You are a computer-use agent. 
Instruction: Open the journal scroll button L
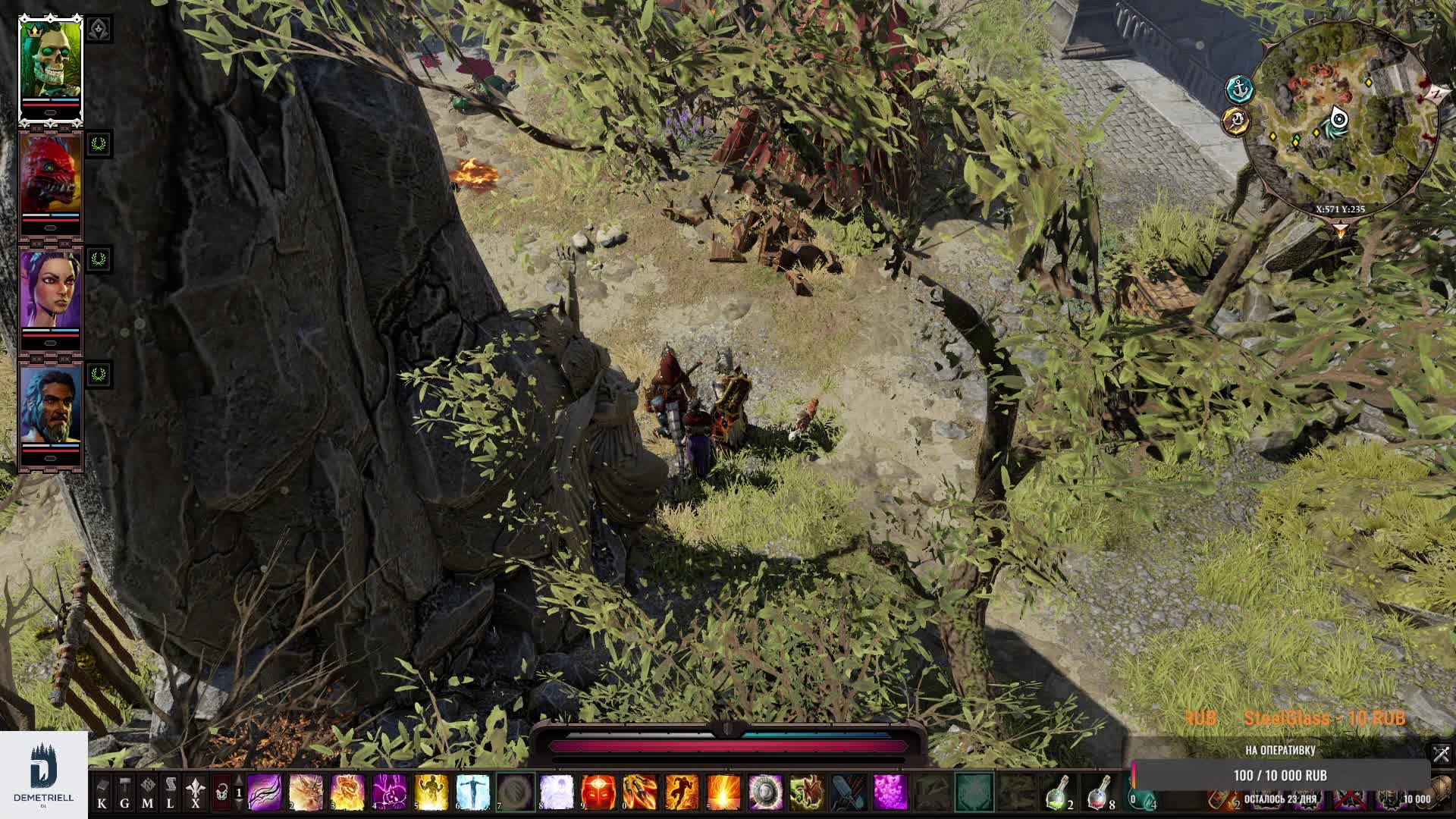coord(171,792)
